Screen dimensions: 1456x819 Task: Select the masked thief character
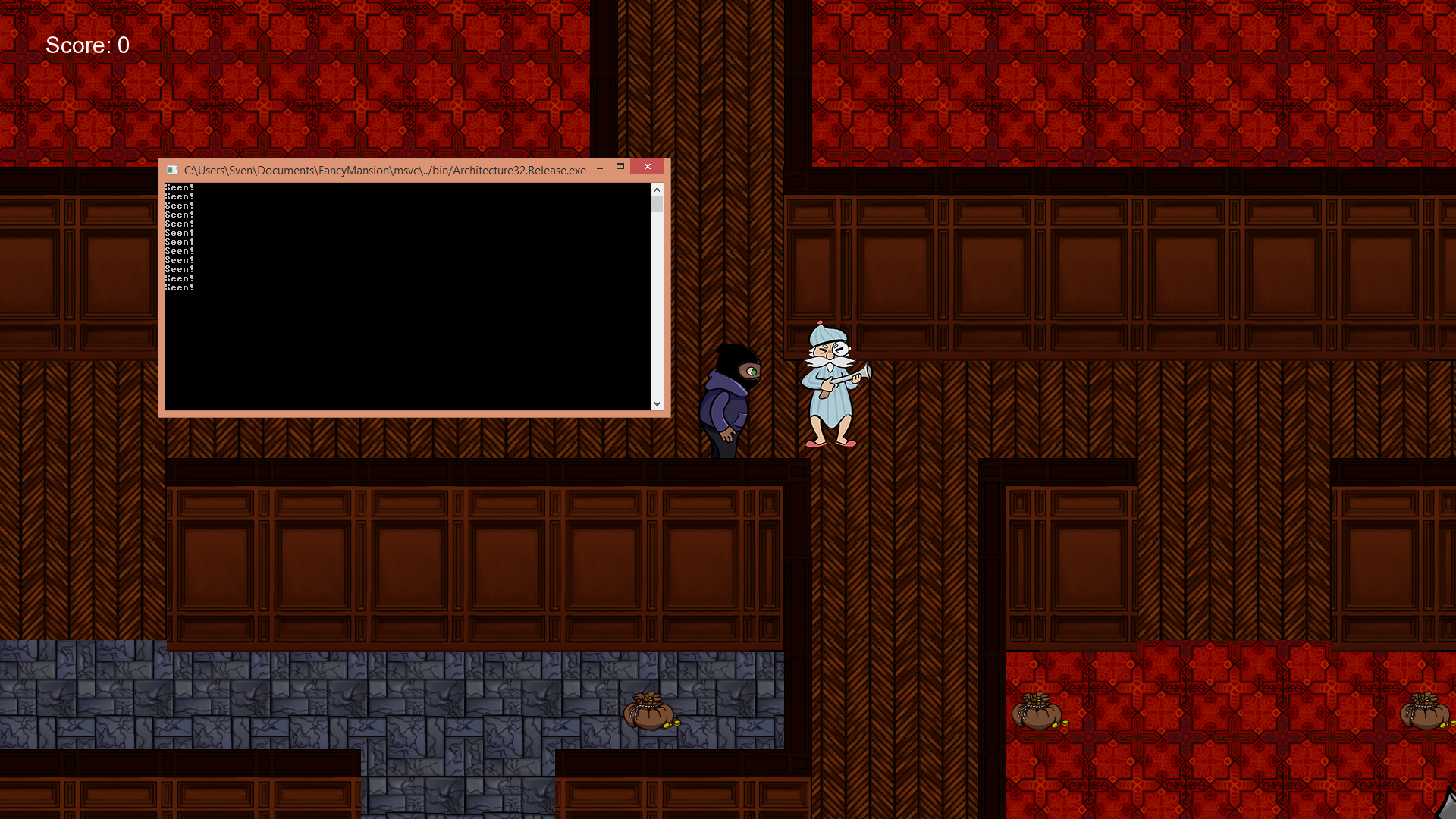click(x=728, y=398)
